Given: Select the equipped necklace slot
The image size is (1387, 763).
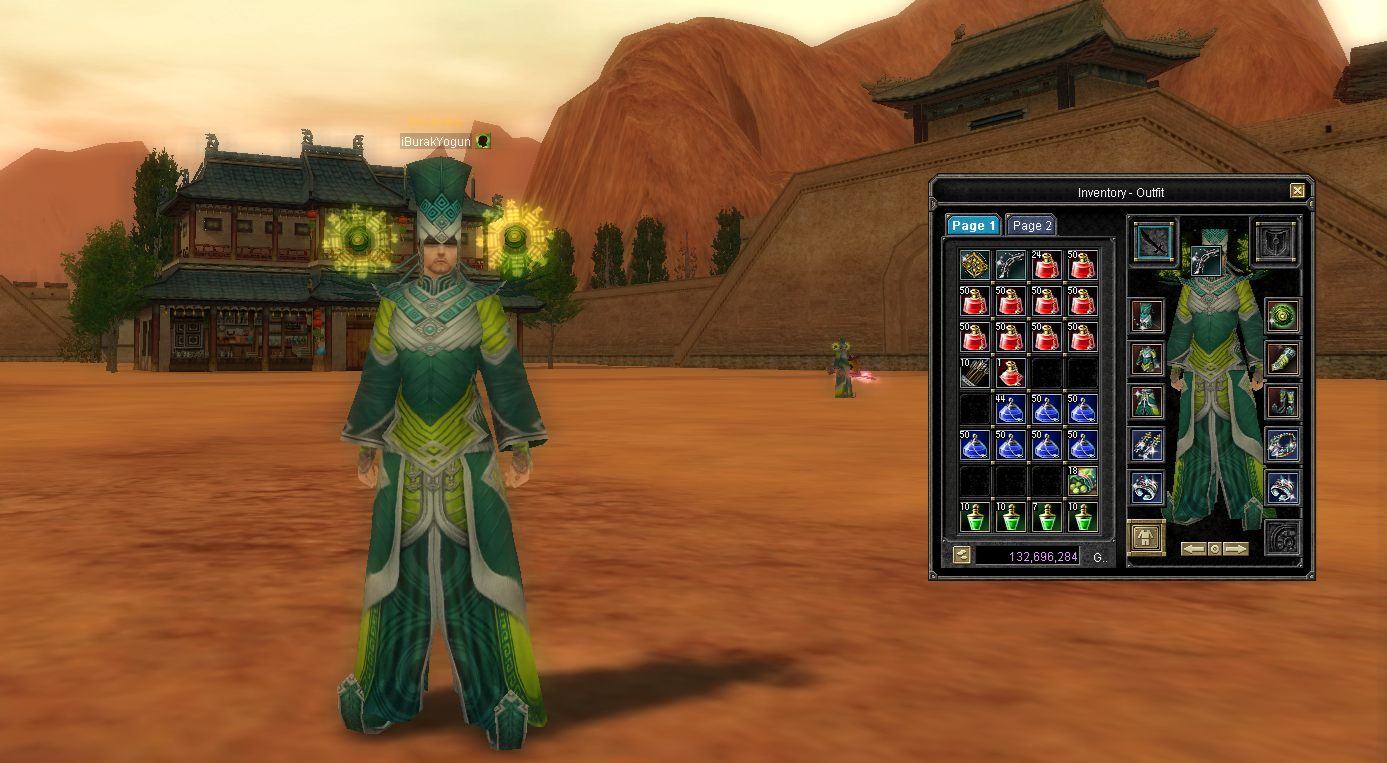Looking at the screenshot, I should click(1282, 444).
